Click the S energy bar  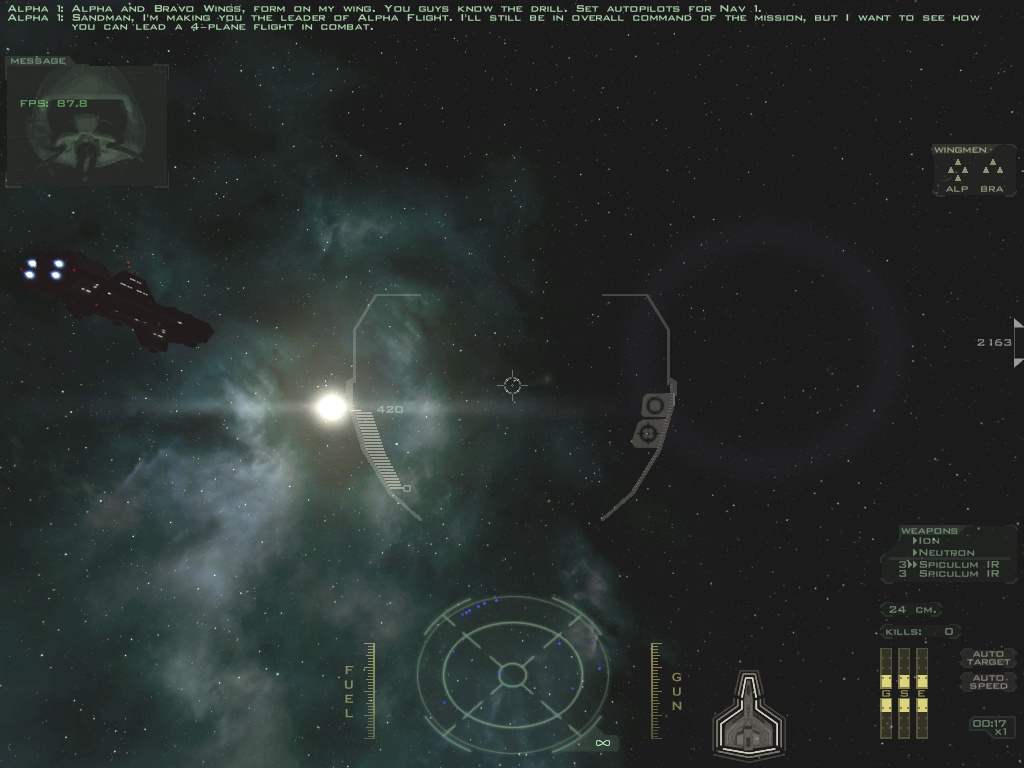tap(903, 693)
